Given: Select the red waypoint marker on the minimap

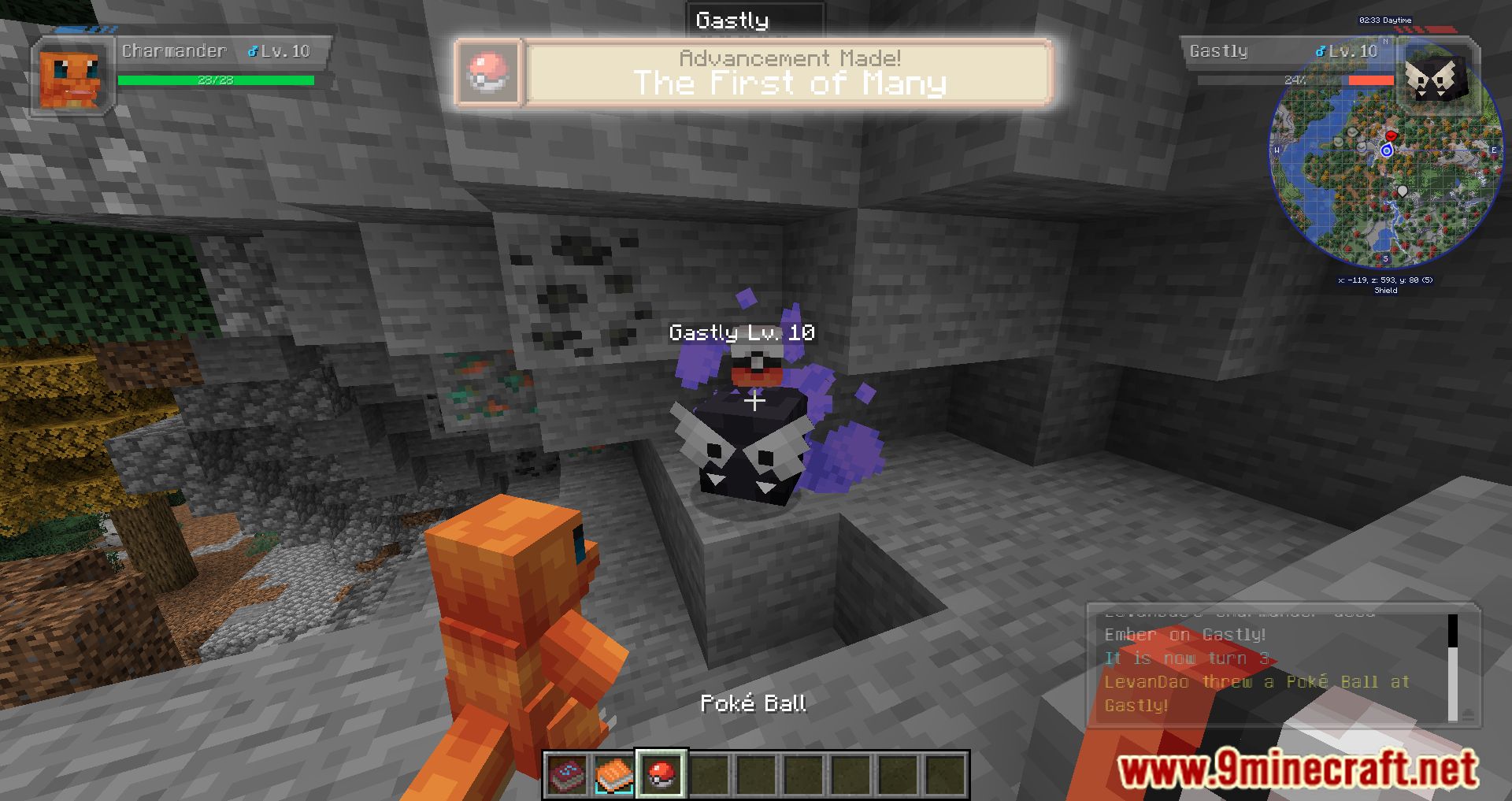Looking at the screenshot, I should tap(1391, 136).
